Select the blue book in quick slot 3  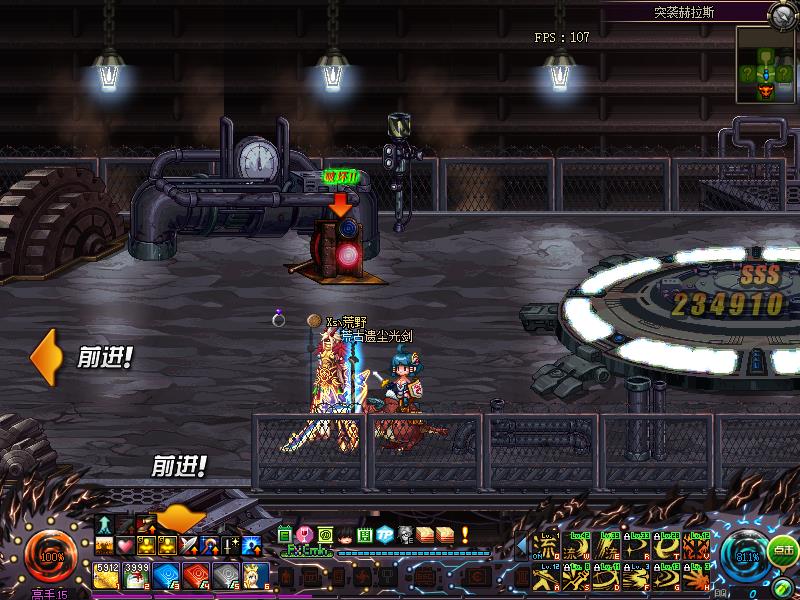click(x=167, y=573)
